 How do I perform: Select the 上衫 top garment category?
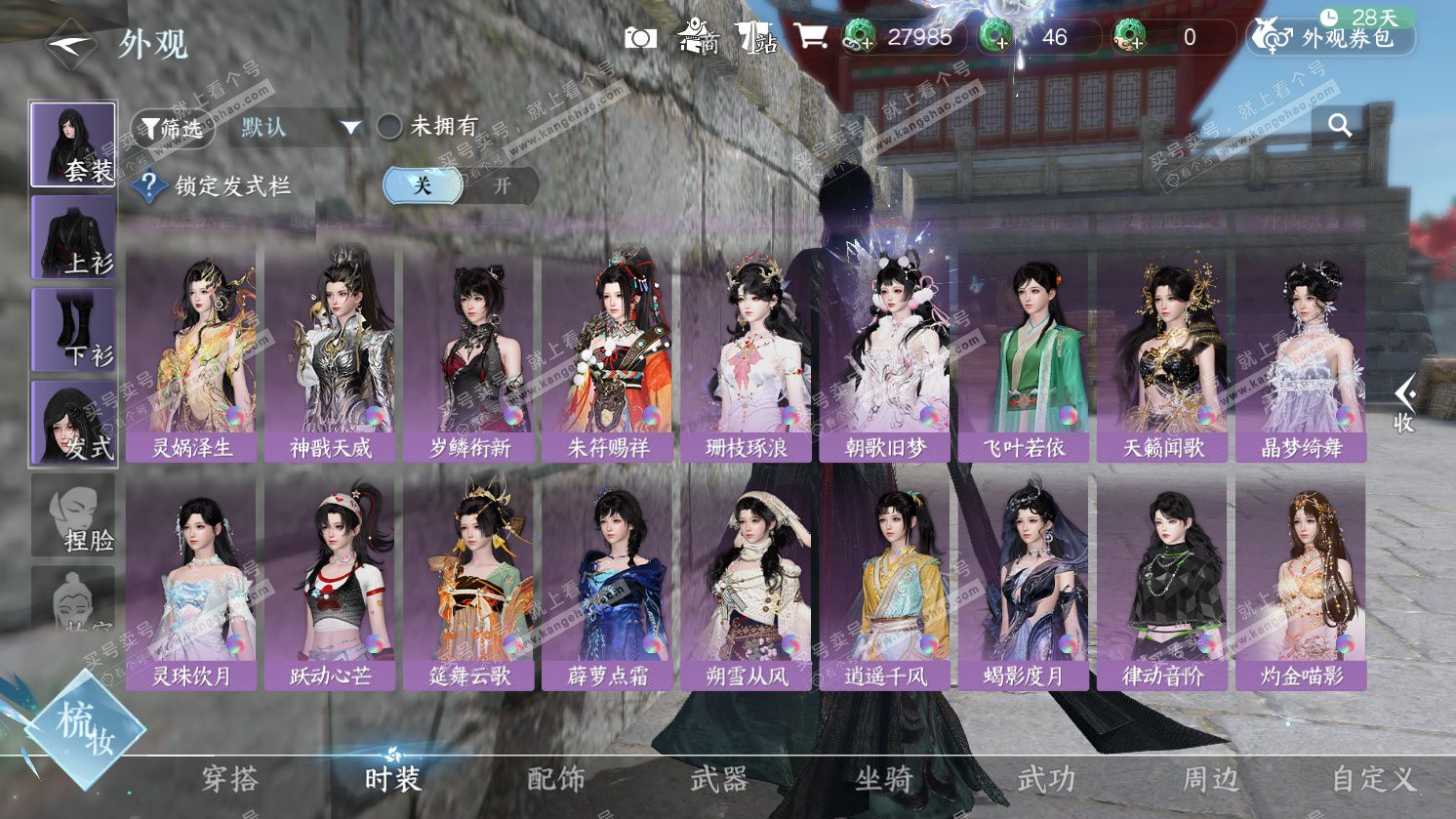[73, 237]
